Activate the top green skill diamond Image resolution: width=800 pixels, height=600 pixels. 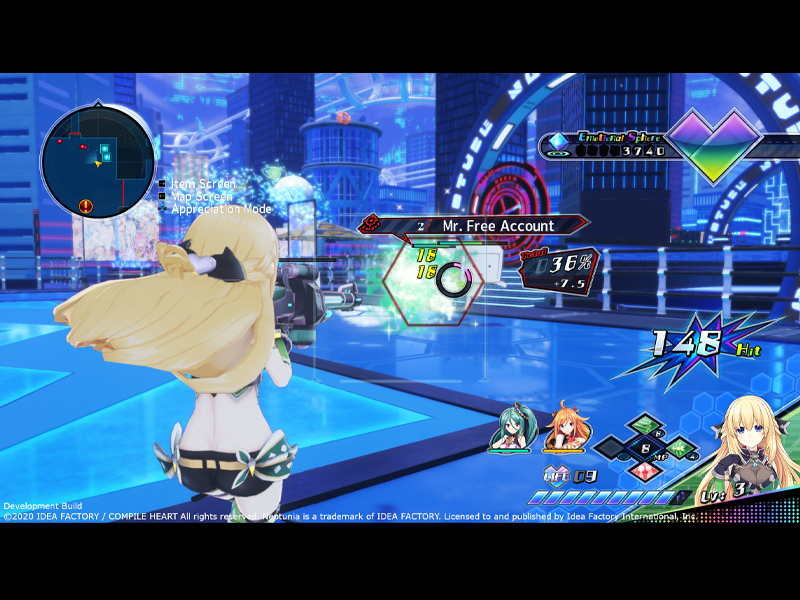[x=644, y=425]
